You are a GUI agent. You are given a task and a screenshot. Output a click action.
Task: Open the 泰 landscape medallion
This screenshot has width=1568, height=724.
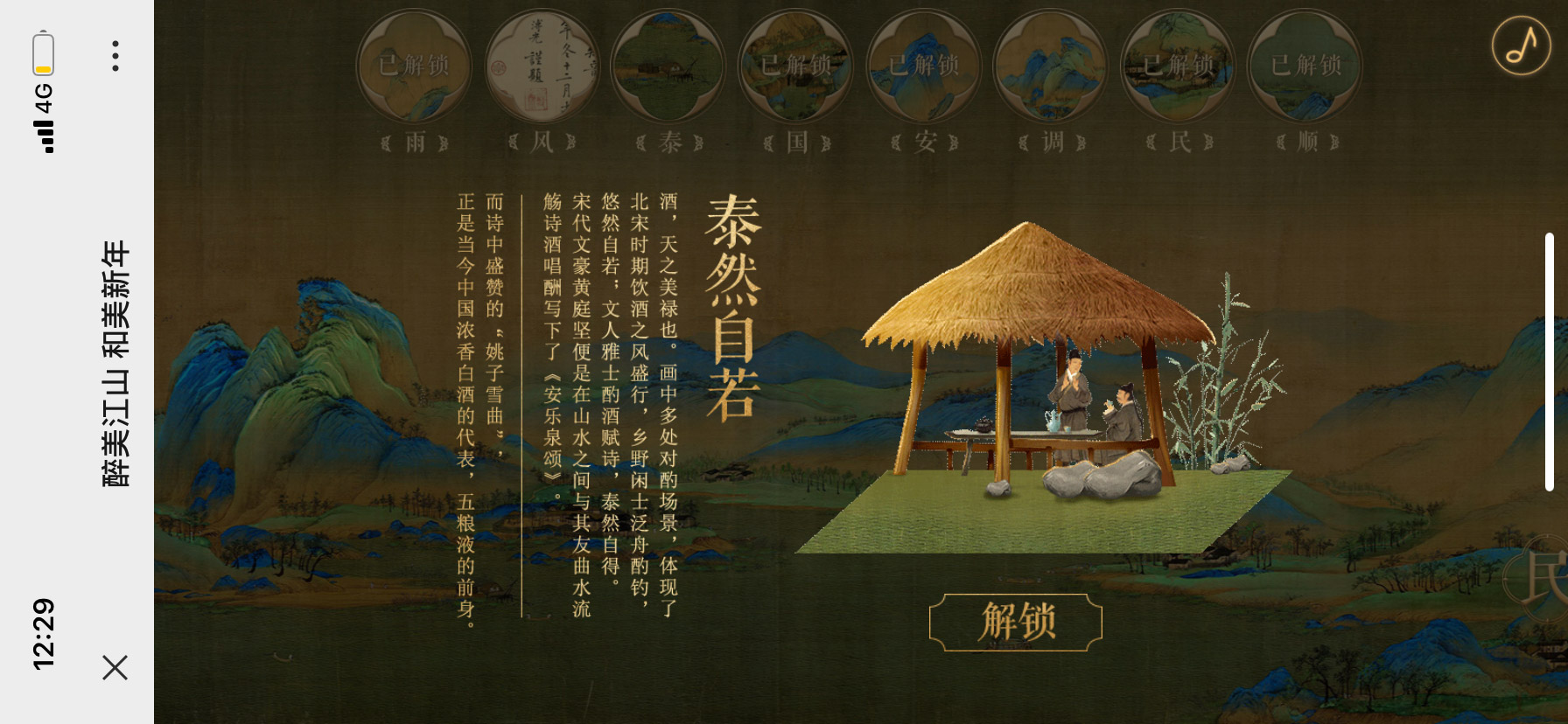point(669,66)
